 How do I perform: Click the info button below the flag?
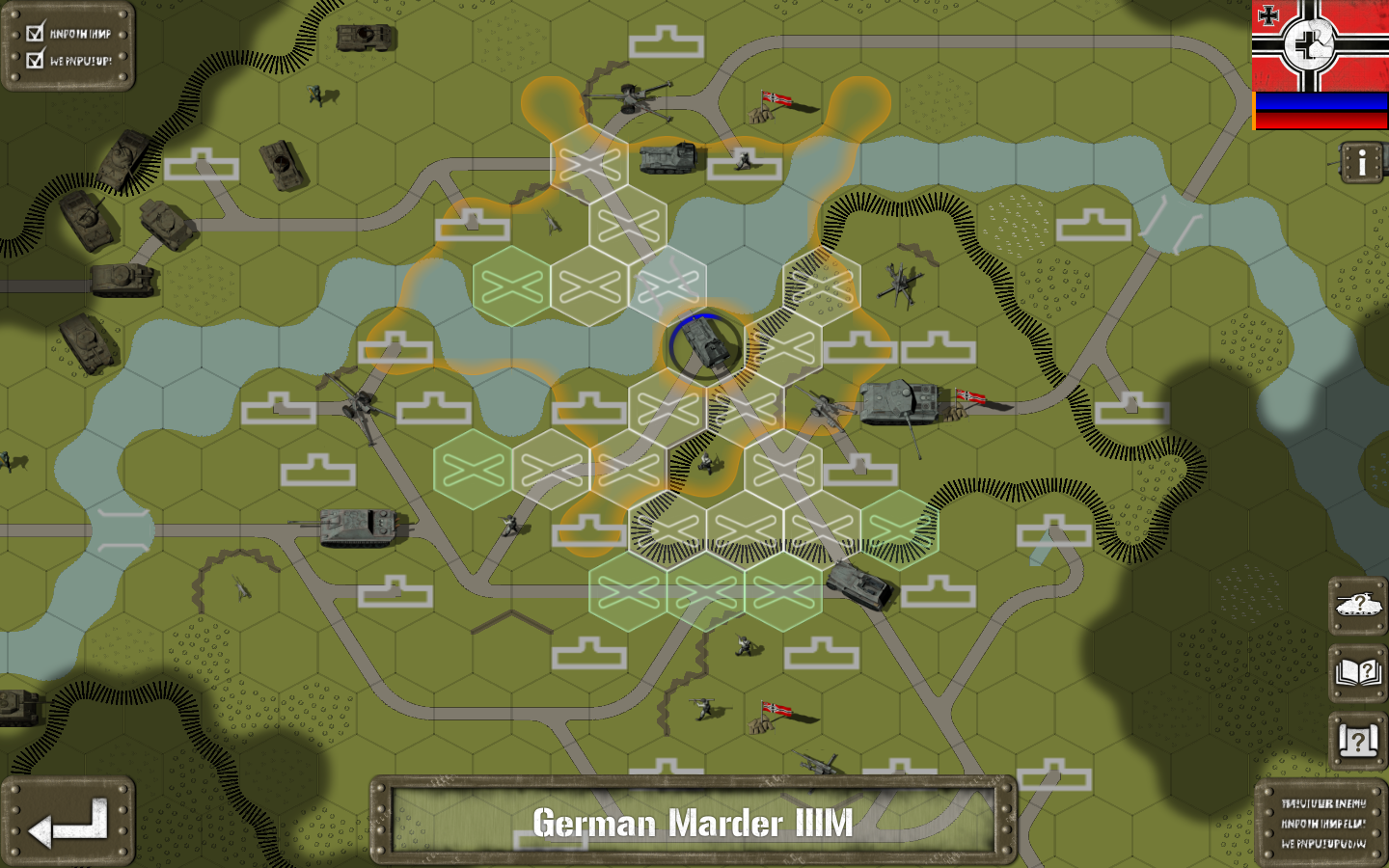[x=1362, y=163]
